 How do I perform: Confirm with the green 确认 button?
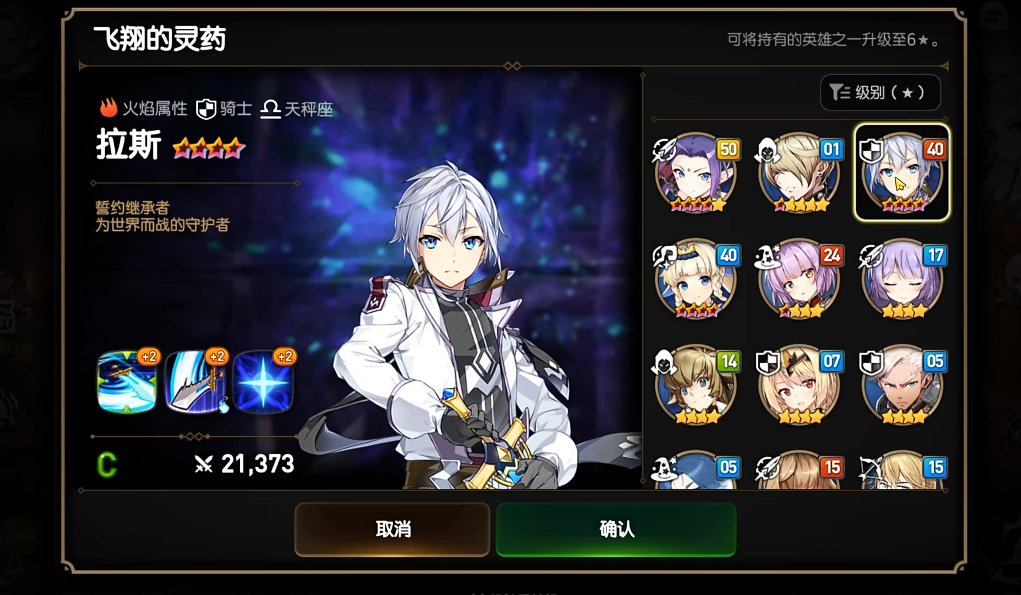[616, 529]
